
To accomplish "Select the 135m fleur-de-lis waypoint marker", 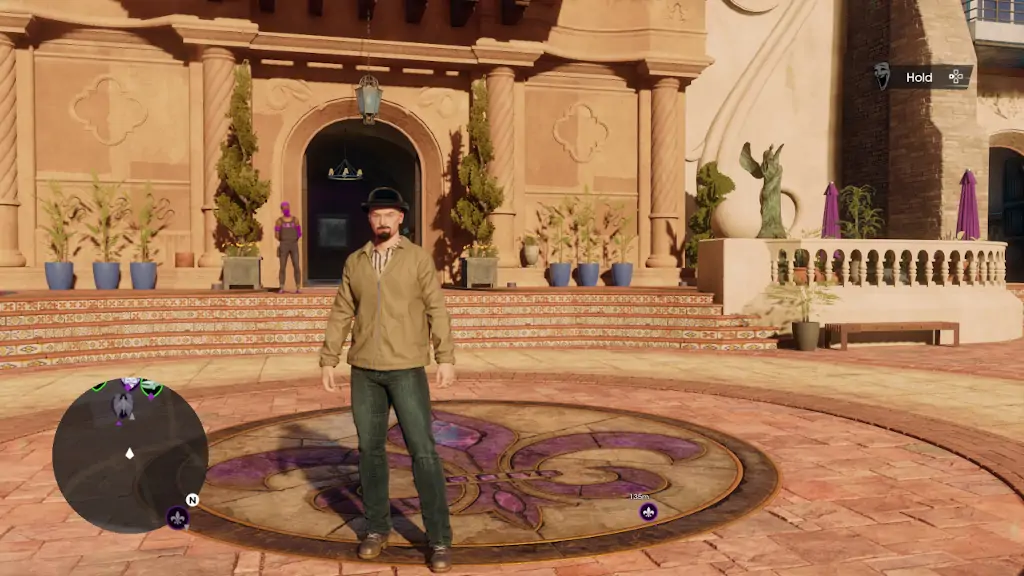I will (x=648, y=512).
